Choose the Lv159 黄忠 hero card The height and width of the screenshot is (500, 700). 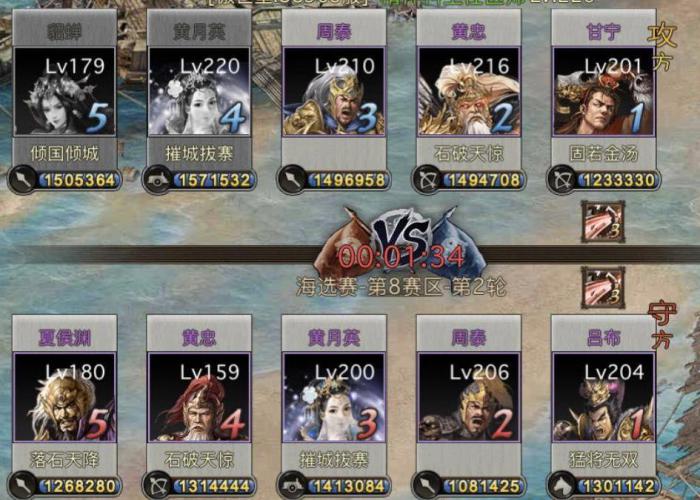(x=199, y=397)
